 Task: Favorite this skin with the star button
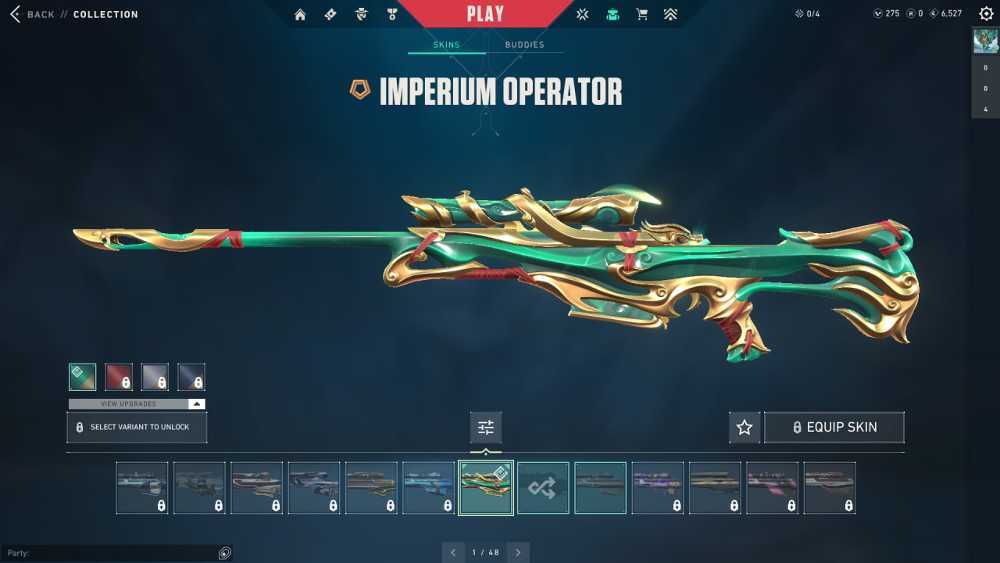744,427
